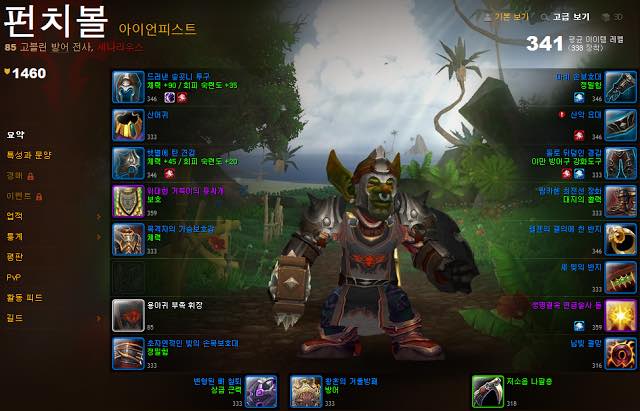This screenshot has height=411, width=640.
Task: Open the 특성과 문양 section
Action: (x=28, y=155)
